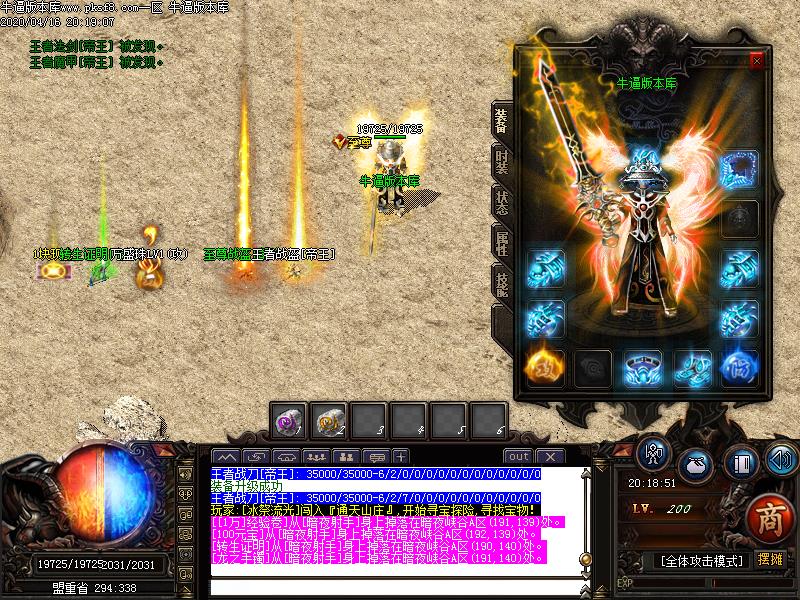Select the orange 攻 attack medal slot
This screenshot has width=800, height=600.
pyautogui.click(x=546, y=367)
